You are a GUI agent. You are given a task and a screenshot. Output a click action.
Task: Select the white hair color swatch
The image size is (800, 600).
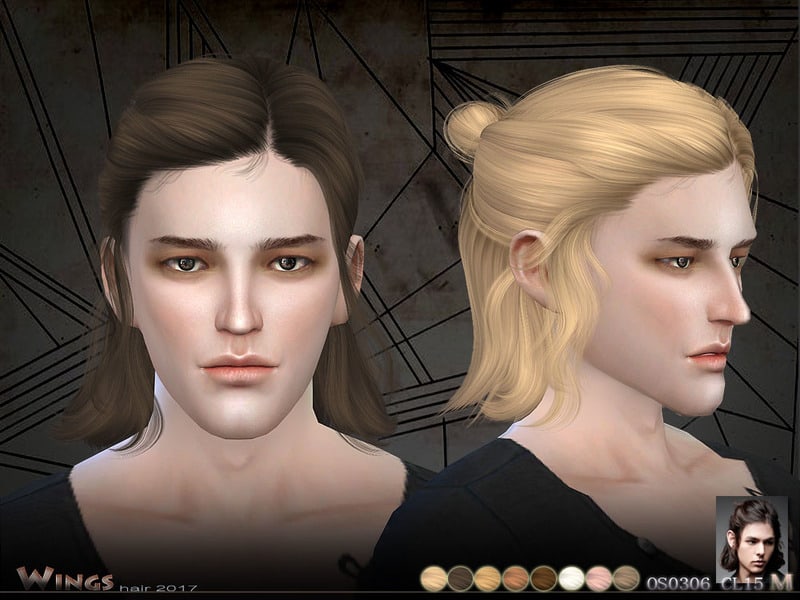(572, 578)
